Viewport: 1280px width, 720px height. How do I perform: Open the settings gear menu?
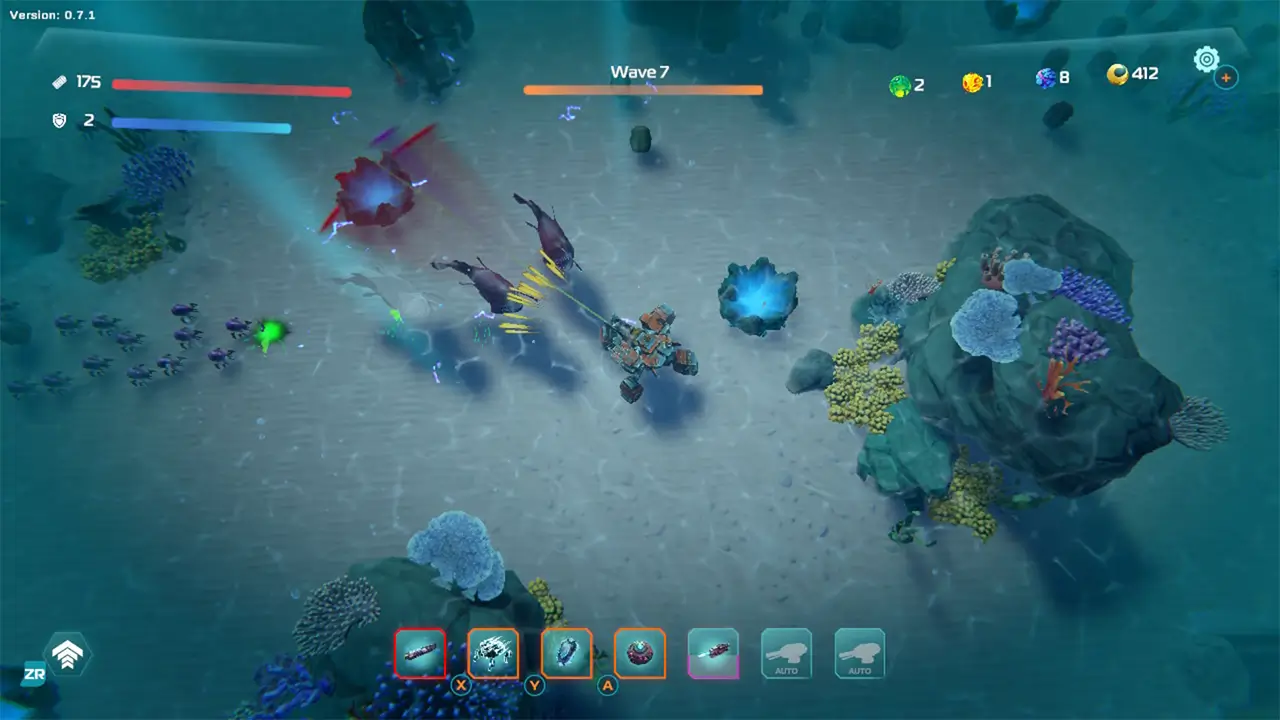(x=1207, y=58)
